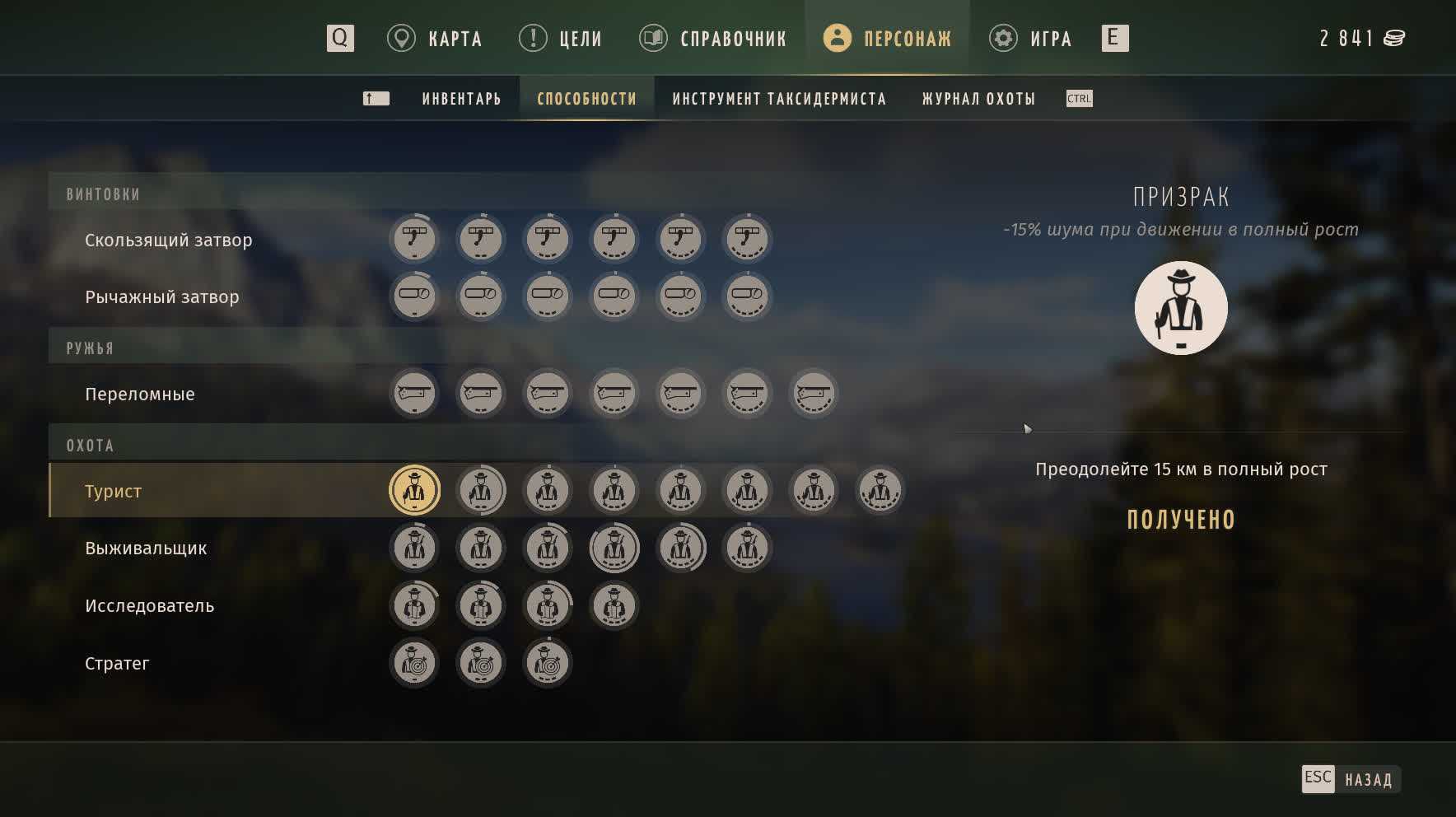
Task: Select the Скользящий затвор skill row
Action: (x=169, y=240)
